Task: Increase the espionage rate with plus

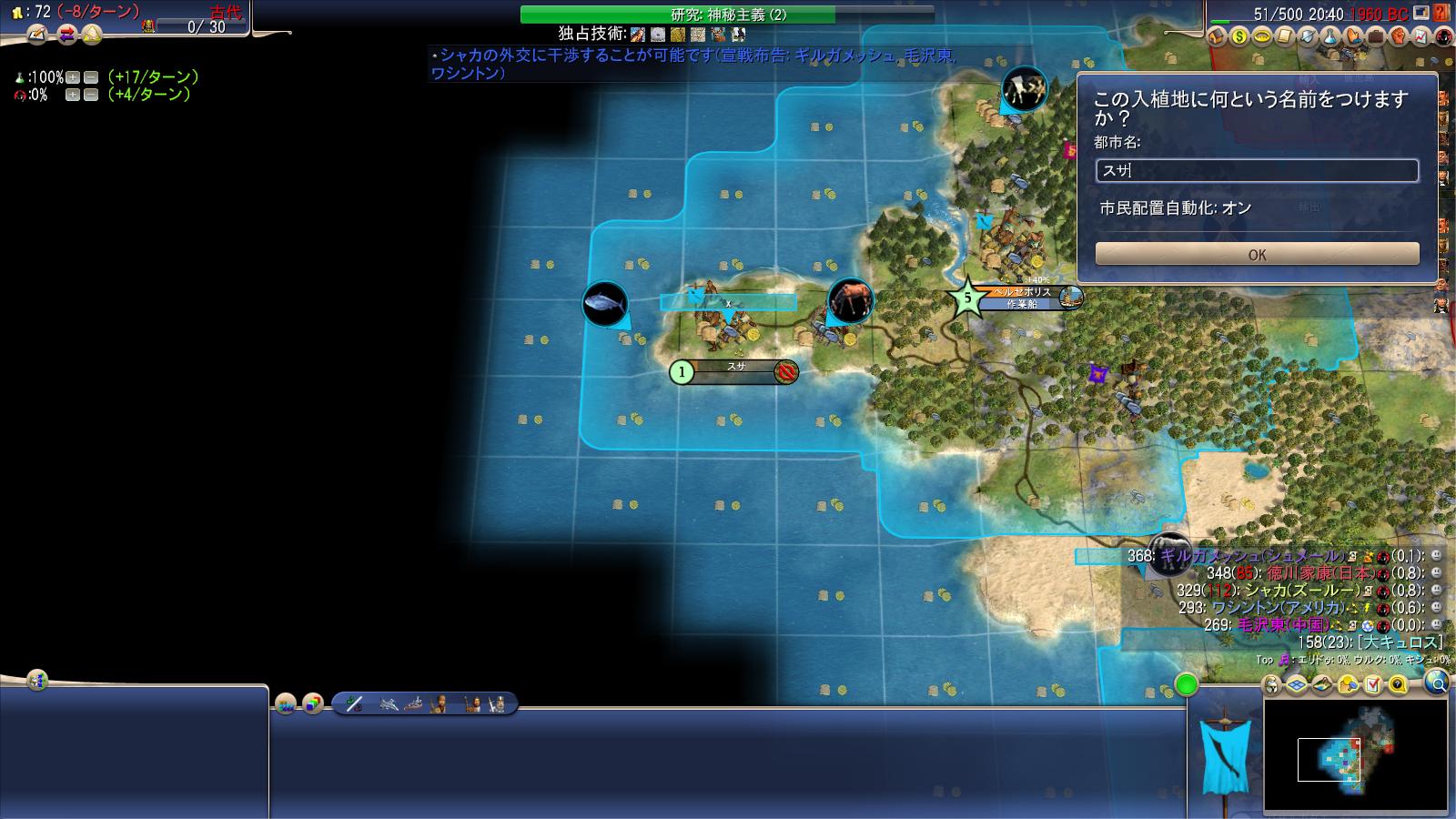Action: point(72,95)
